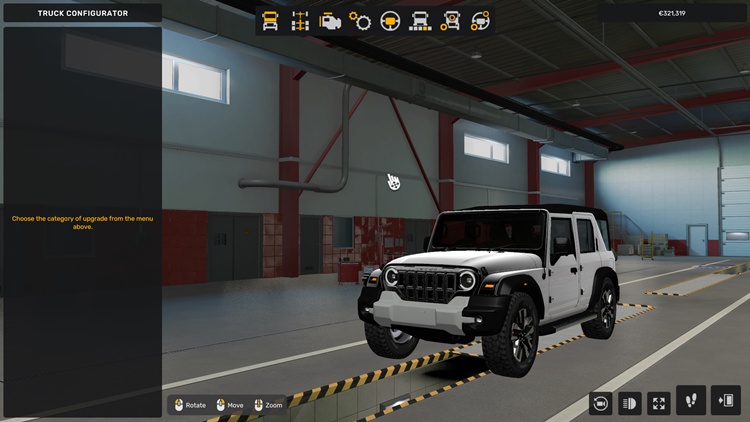Toggle the truck headlights
Image resolution: width=750 pixels, height=422 pixels.
coord(630,402)
